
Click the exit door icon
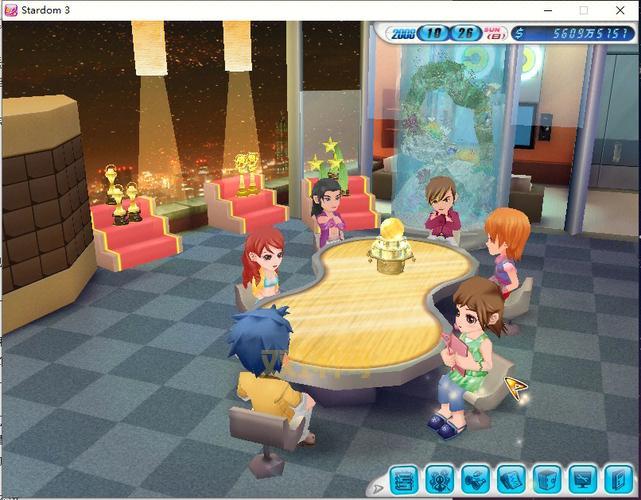(x=616, y=480)
